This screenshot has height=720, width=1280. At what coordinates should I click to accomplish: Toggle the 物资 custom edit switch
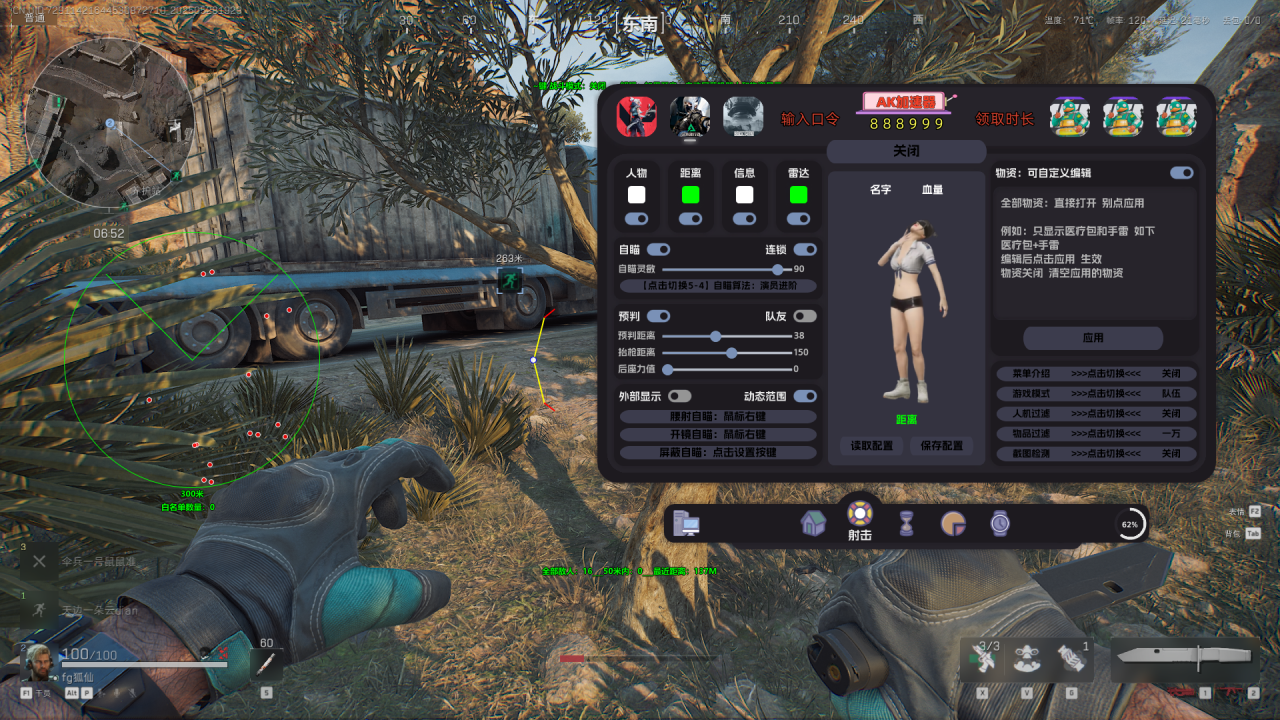coord(1181,173)
